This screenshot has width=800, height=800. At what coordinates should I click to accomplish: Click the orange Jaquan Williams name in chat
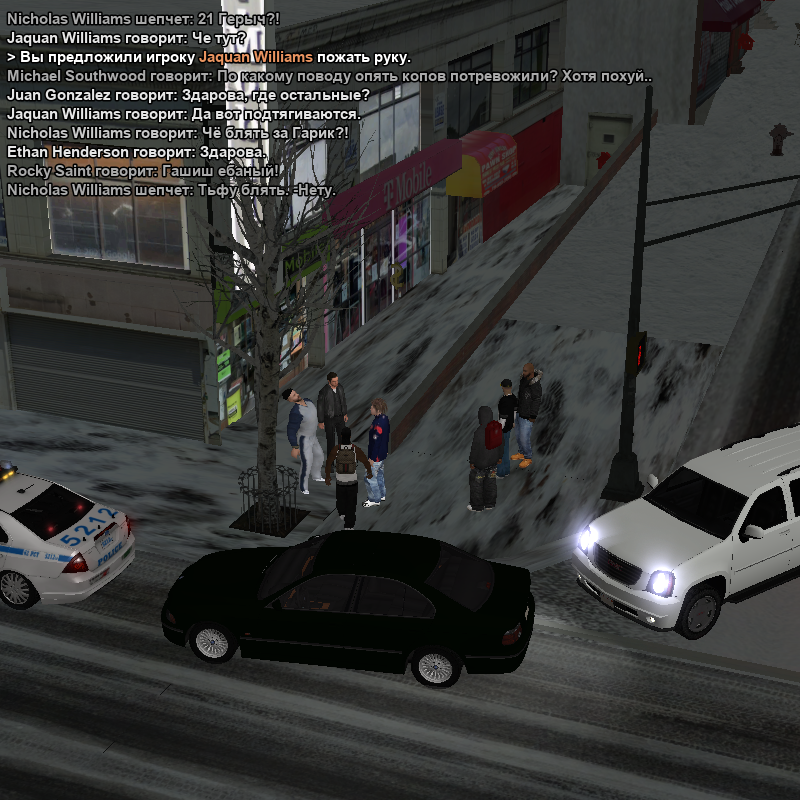click(x=255, y=57)
